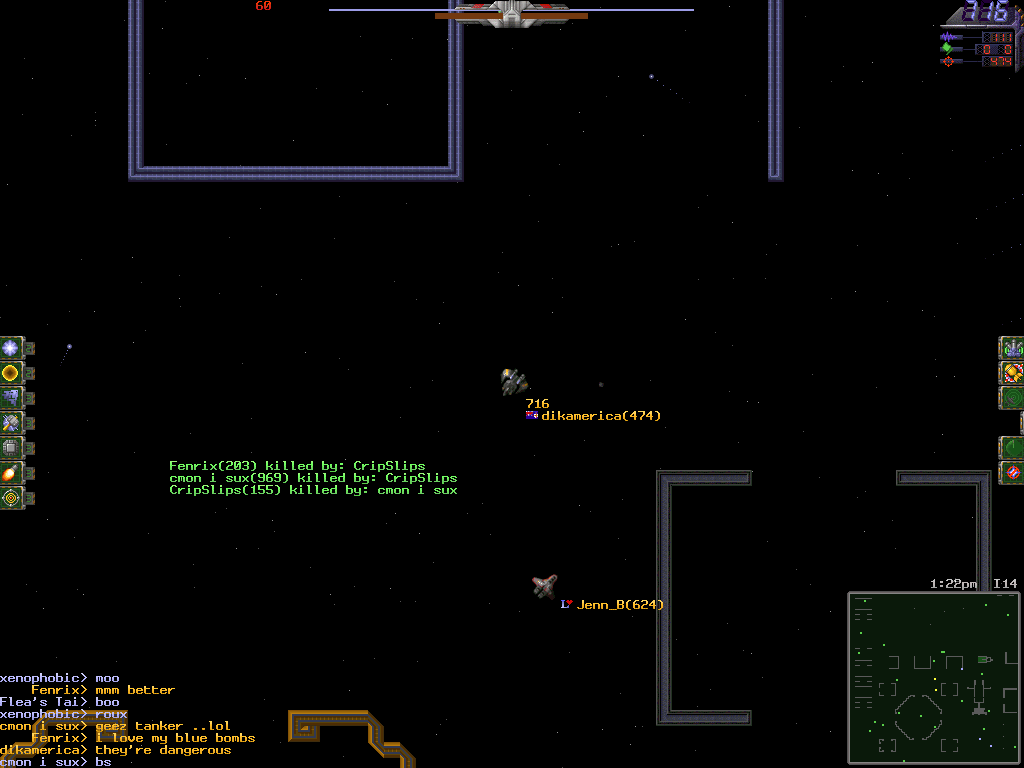The height and width of the screenshot is (768, 1024).
Task: Click the purple brick wall item icon
Action: click(x=11, y=398)
